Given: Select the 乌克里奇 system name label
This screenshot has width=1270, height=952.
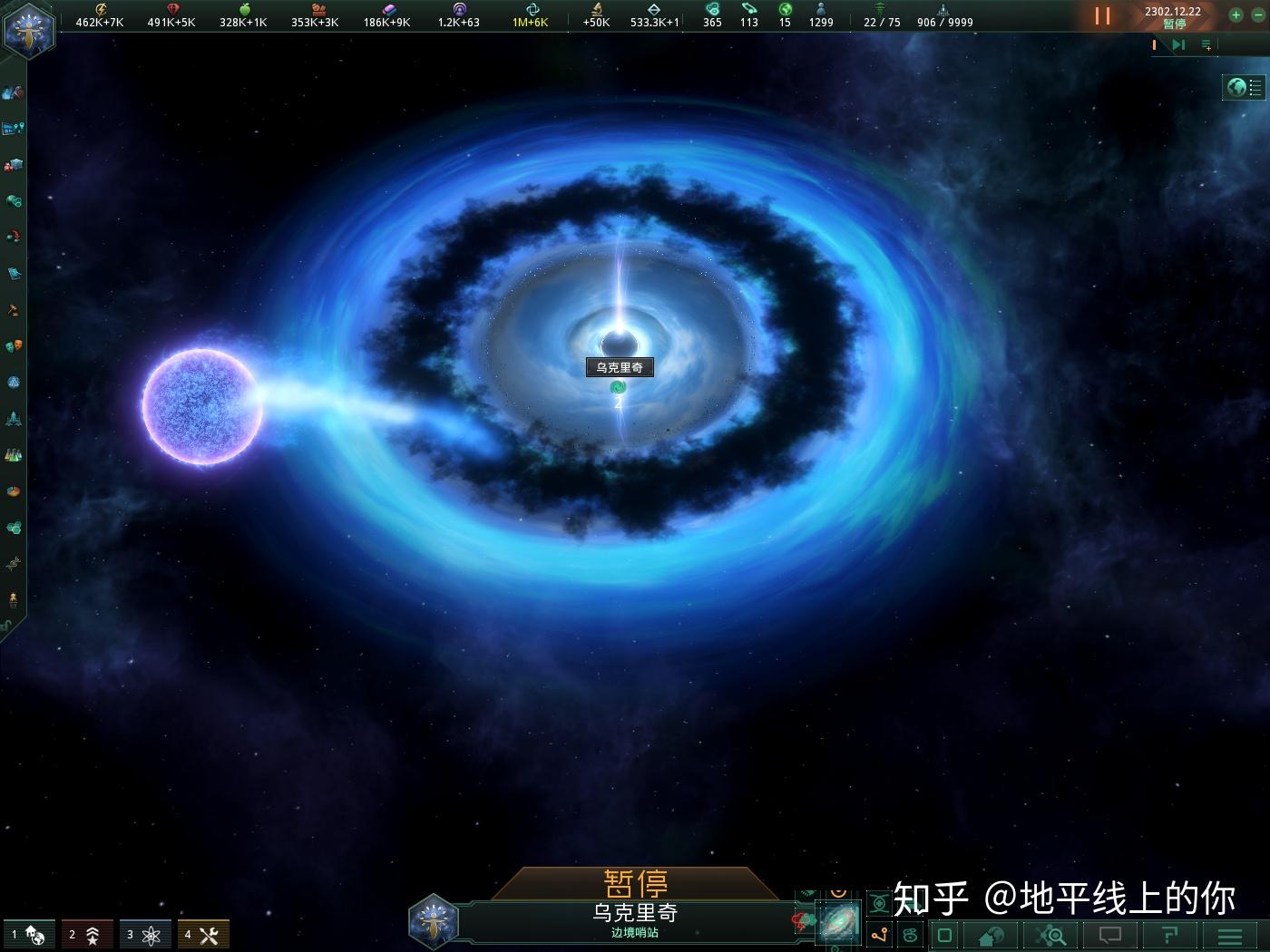Looking at the screenshot, I should (619, 367).
